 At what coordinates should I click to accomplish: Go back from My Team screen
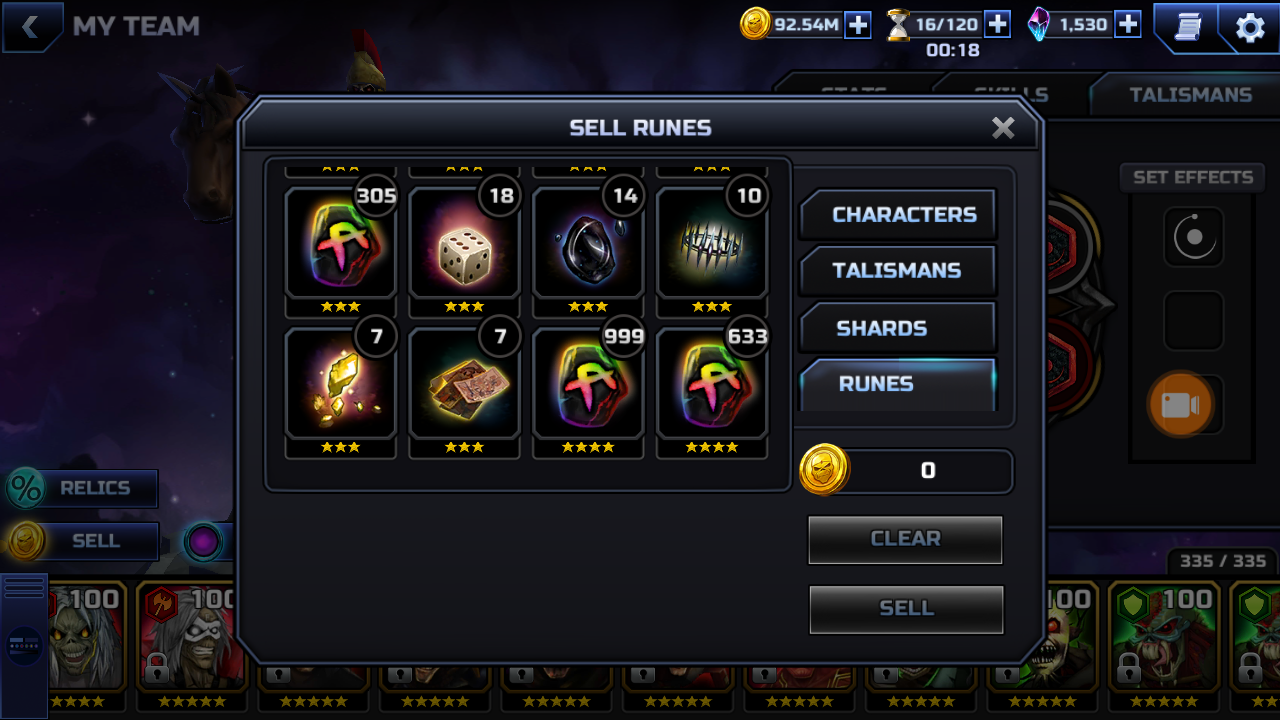[30, 27]
